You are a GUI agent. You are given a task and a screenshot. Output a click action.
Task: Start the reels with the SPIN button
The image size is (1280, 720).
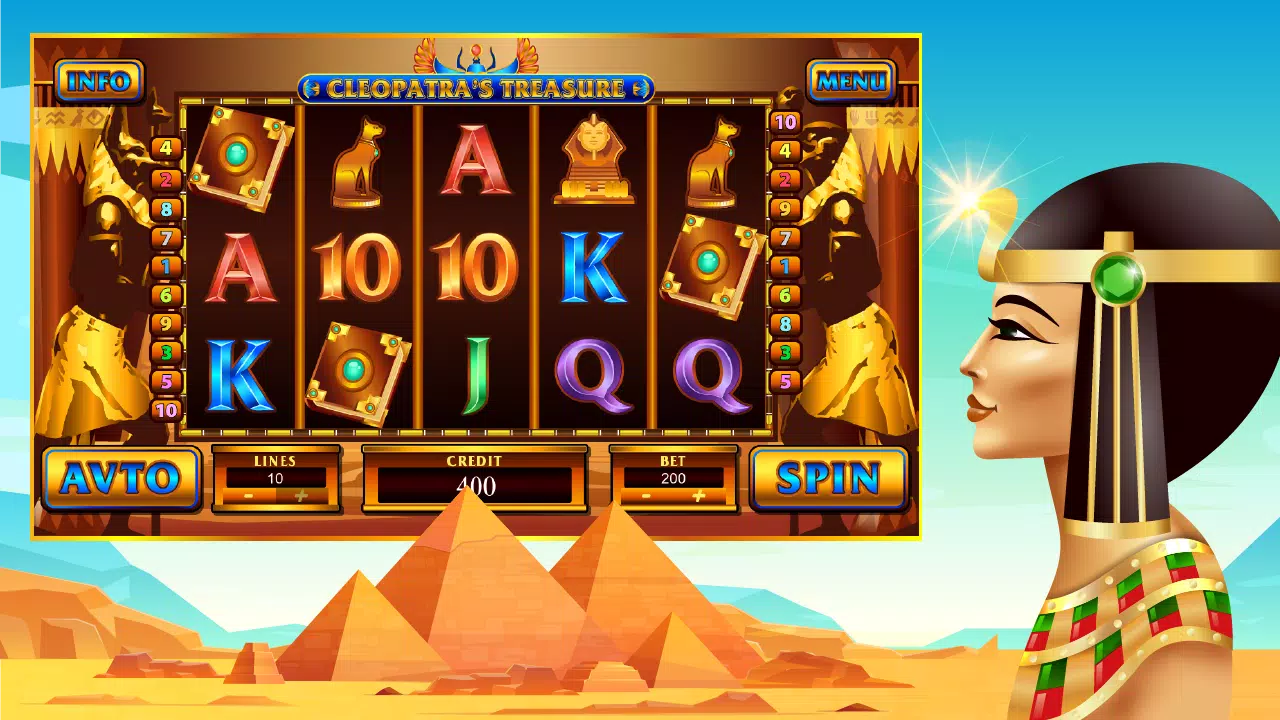(828, 478)
